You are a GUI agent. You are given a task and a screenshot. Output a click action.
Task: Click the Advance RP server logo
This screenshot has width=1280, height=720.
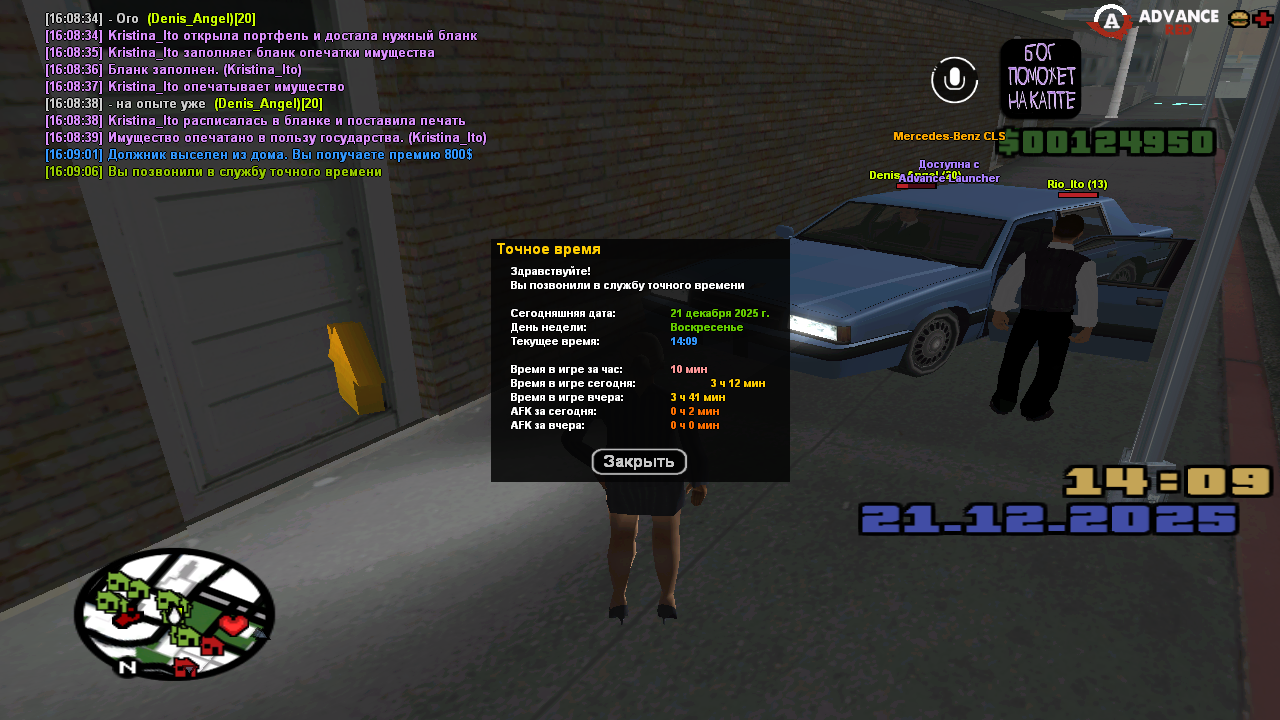tap(1156, 20)
